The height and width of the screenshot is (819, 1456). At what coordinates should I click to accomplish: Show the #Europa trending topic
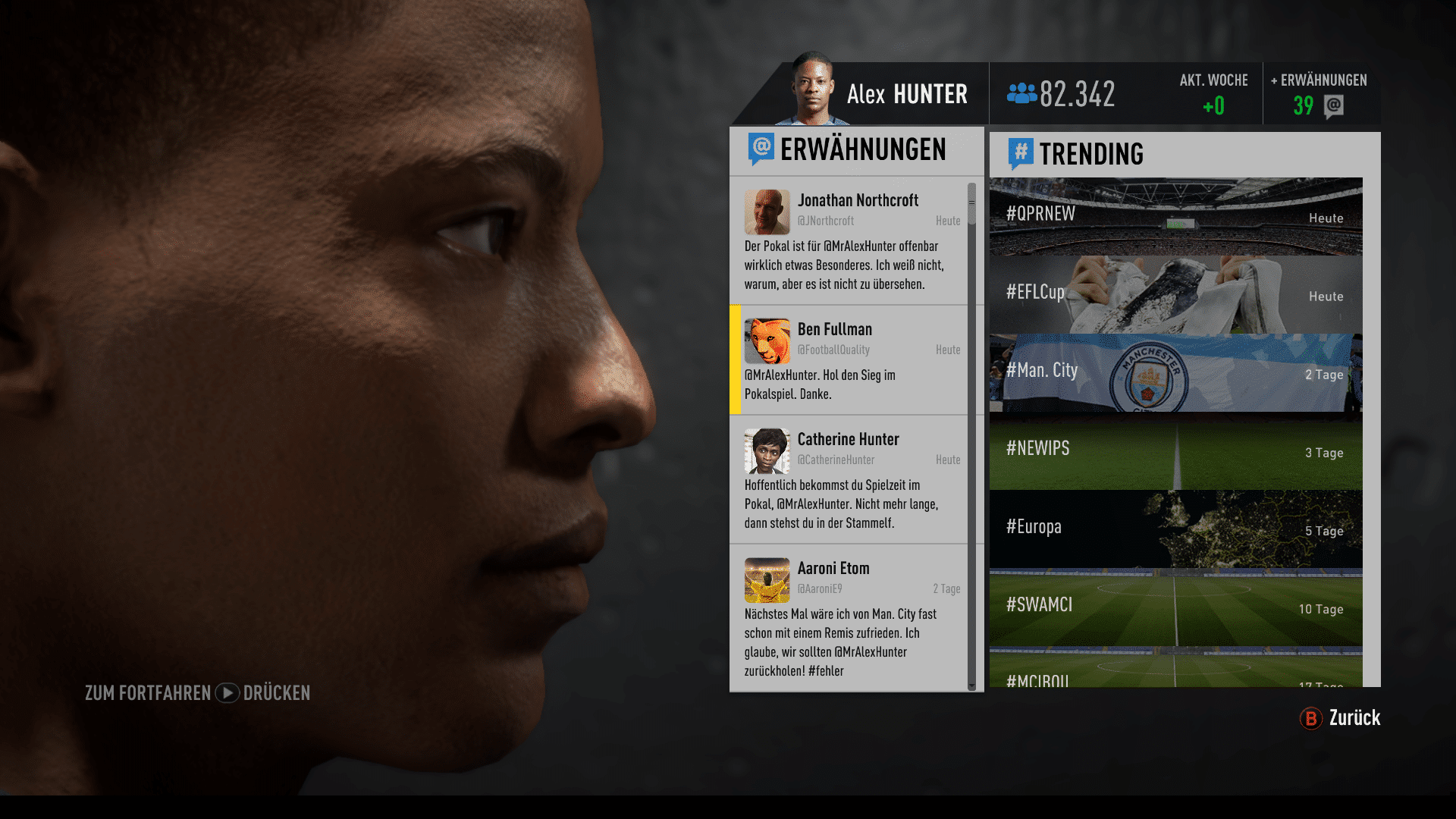(1175, 529)
